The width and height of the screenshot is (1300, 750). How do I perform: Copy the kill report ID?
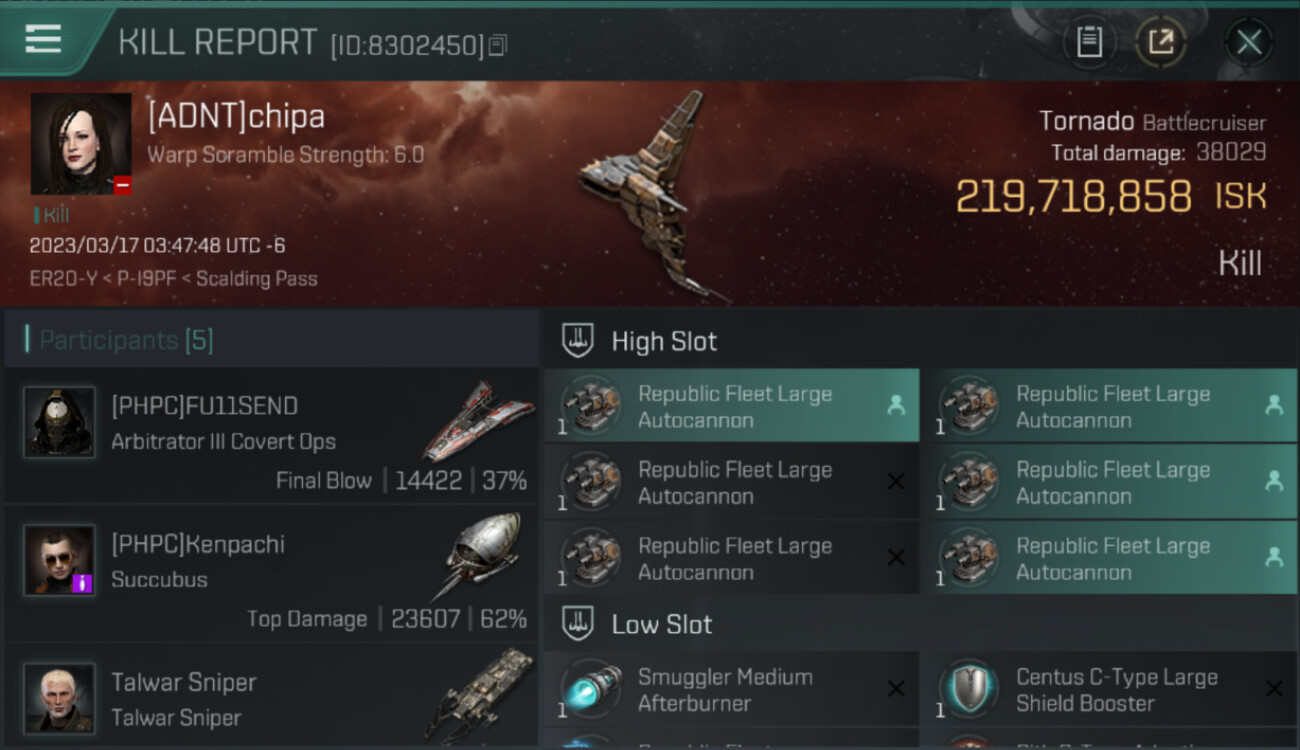(x=498, y=45)
